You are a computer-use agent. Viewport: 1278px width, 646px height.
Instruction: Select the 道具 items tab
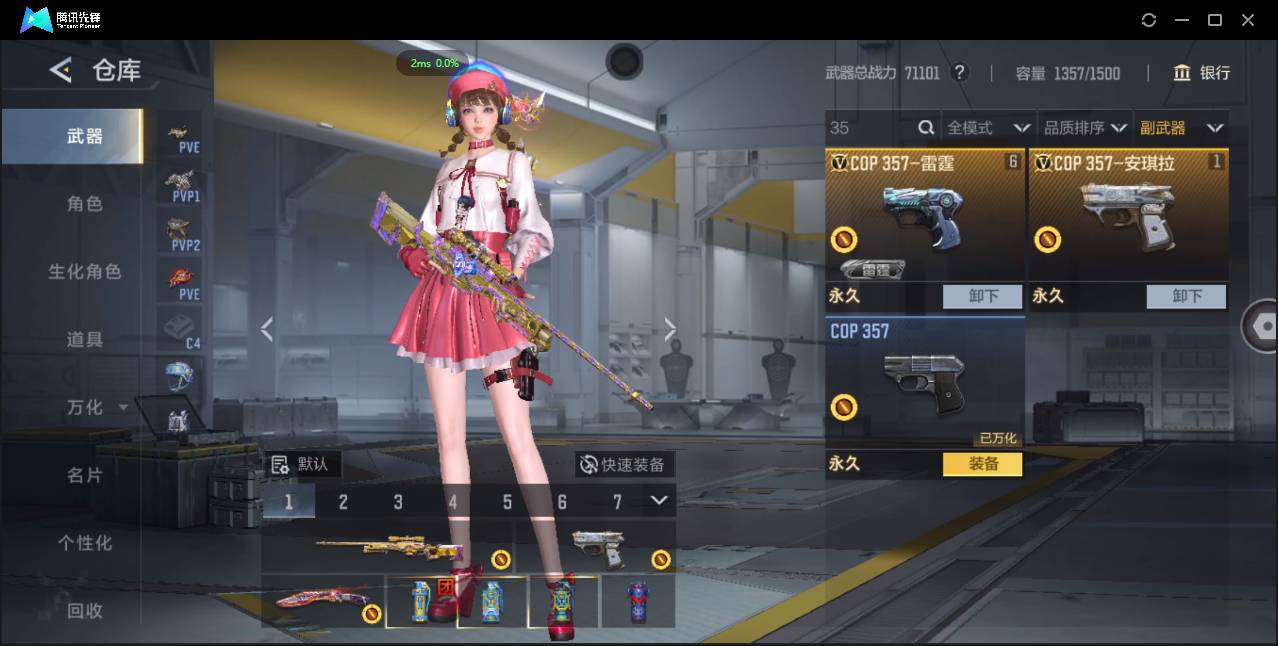tap(85, 340)
